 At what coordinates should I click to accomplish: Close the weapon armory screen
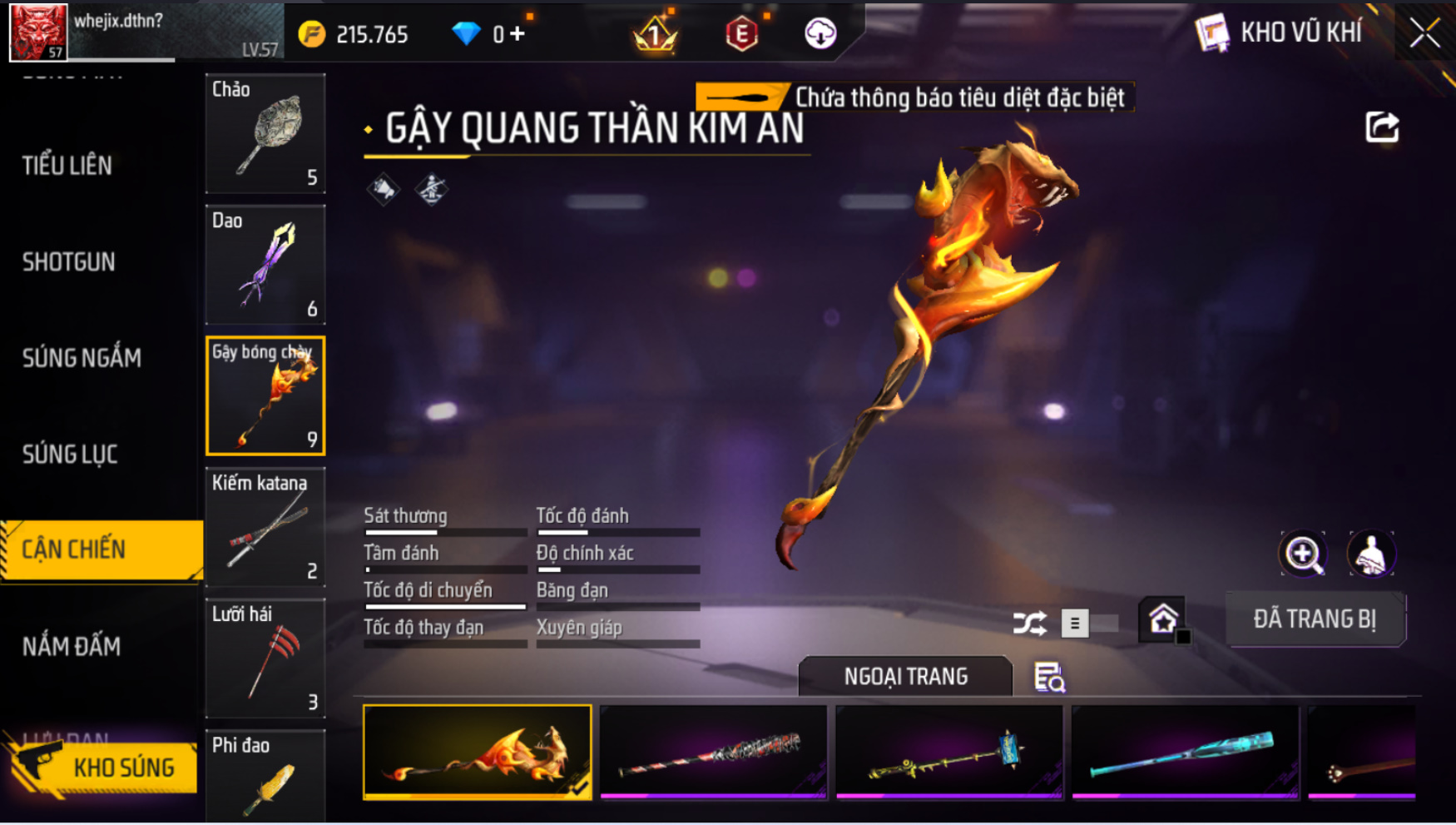(x=1424, y=33)
